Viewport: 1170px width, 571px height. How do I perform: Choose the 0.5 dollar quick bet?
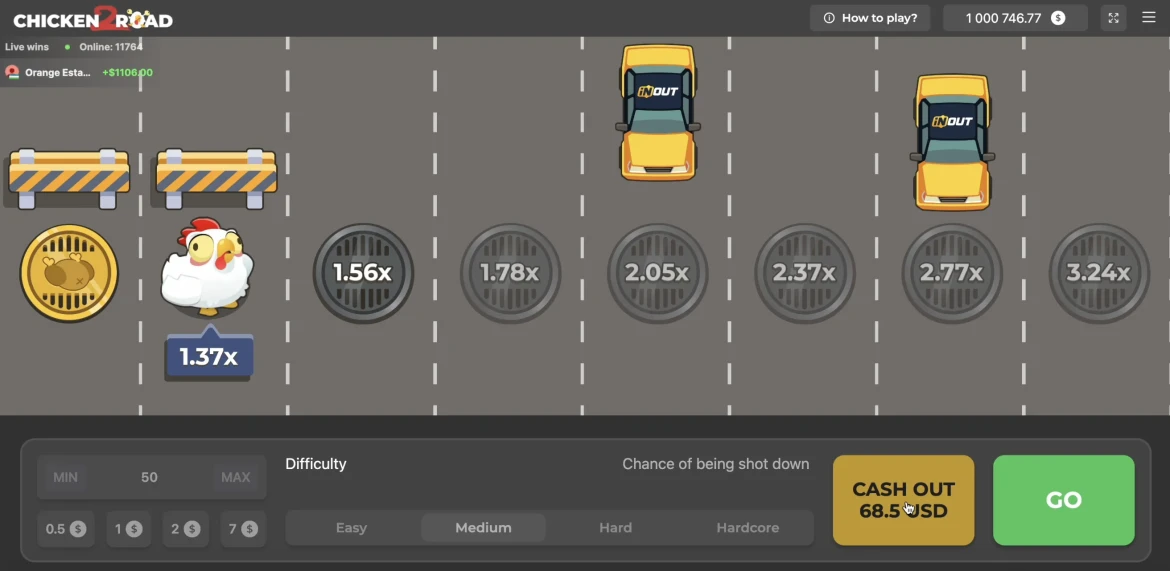66,529
